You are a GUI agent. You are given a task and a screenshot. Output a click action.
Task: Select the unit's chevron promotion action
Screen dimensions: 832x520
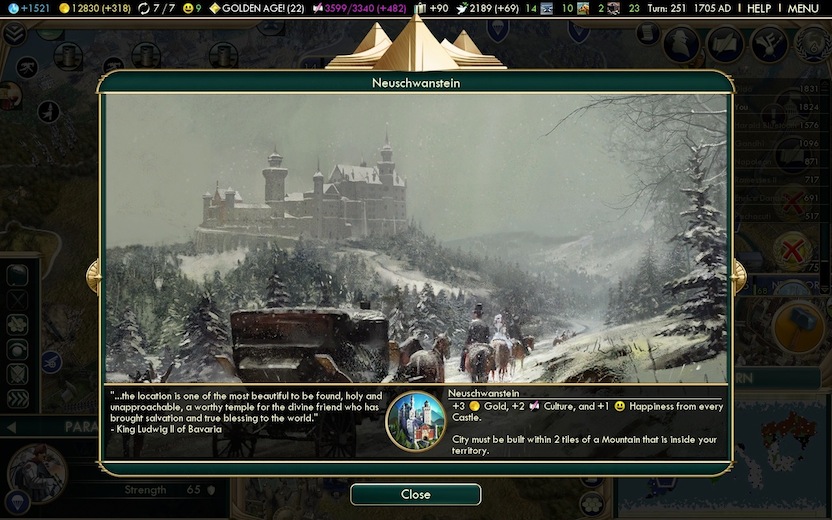18,398
